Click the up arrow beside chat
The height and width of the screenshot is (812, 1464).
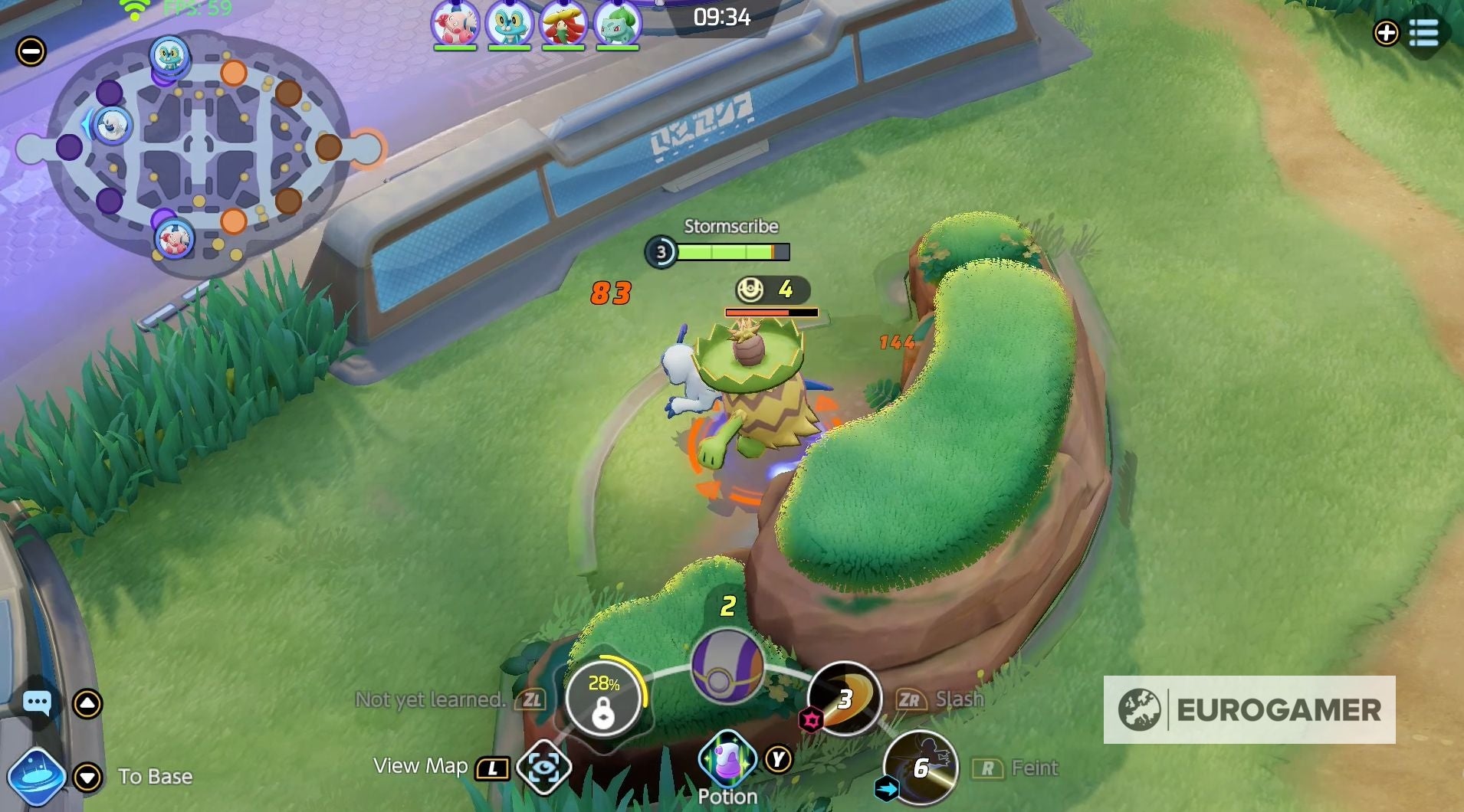click(x=87, y=703)
